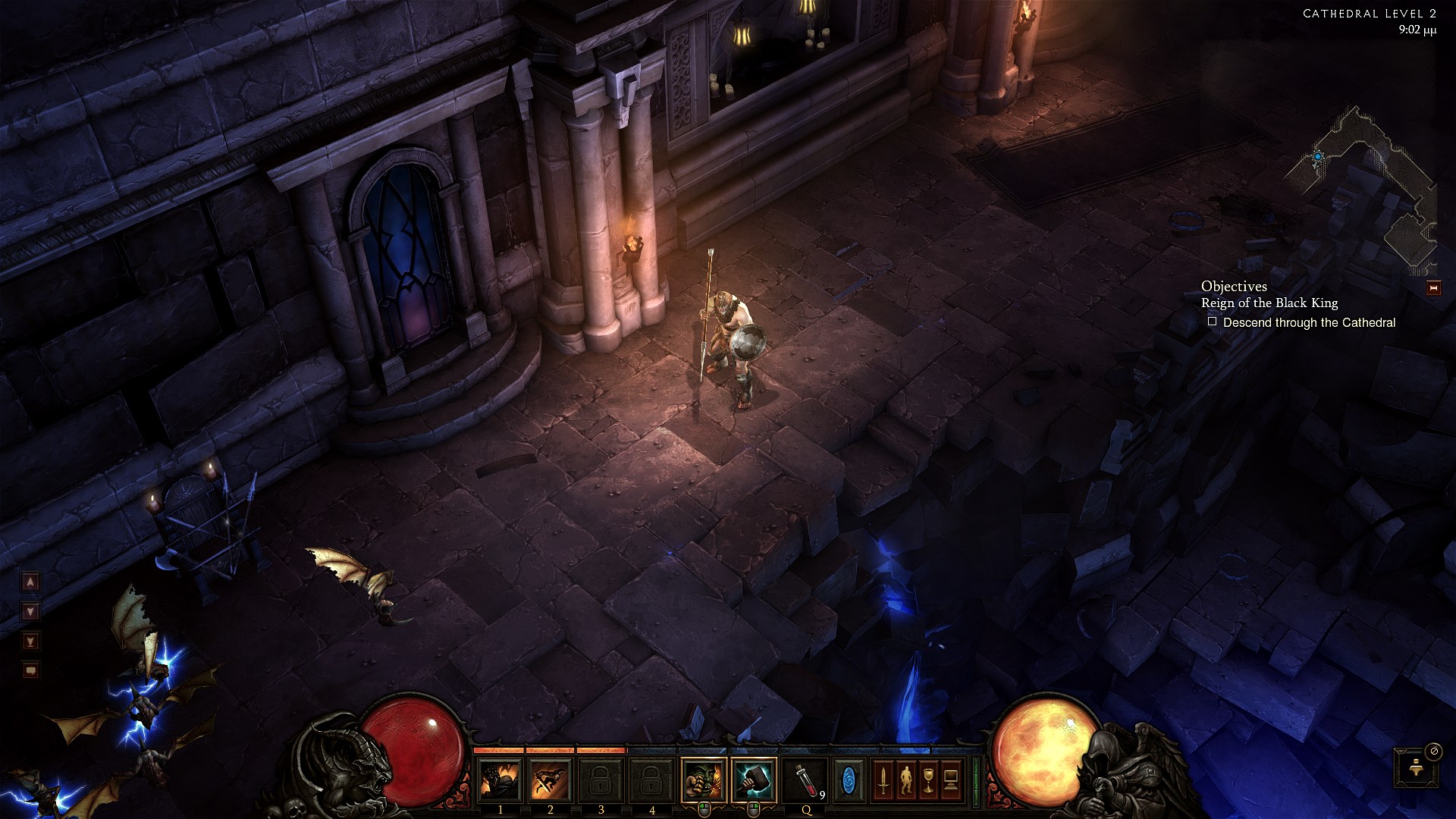Select the Reign of the Black King objective

tap(1269, 303)
